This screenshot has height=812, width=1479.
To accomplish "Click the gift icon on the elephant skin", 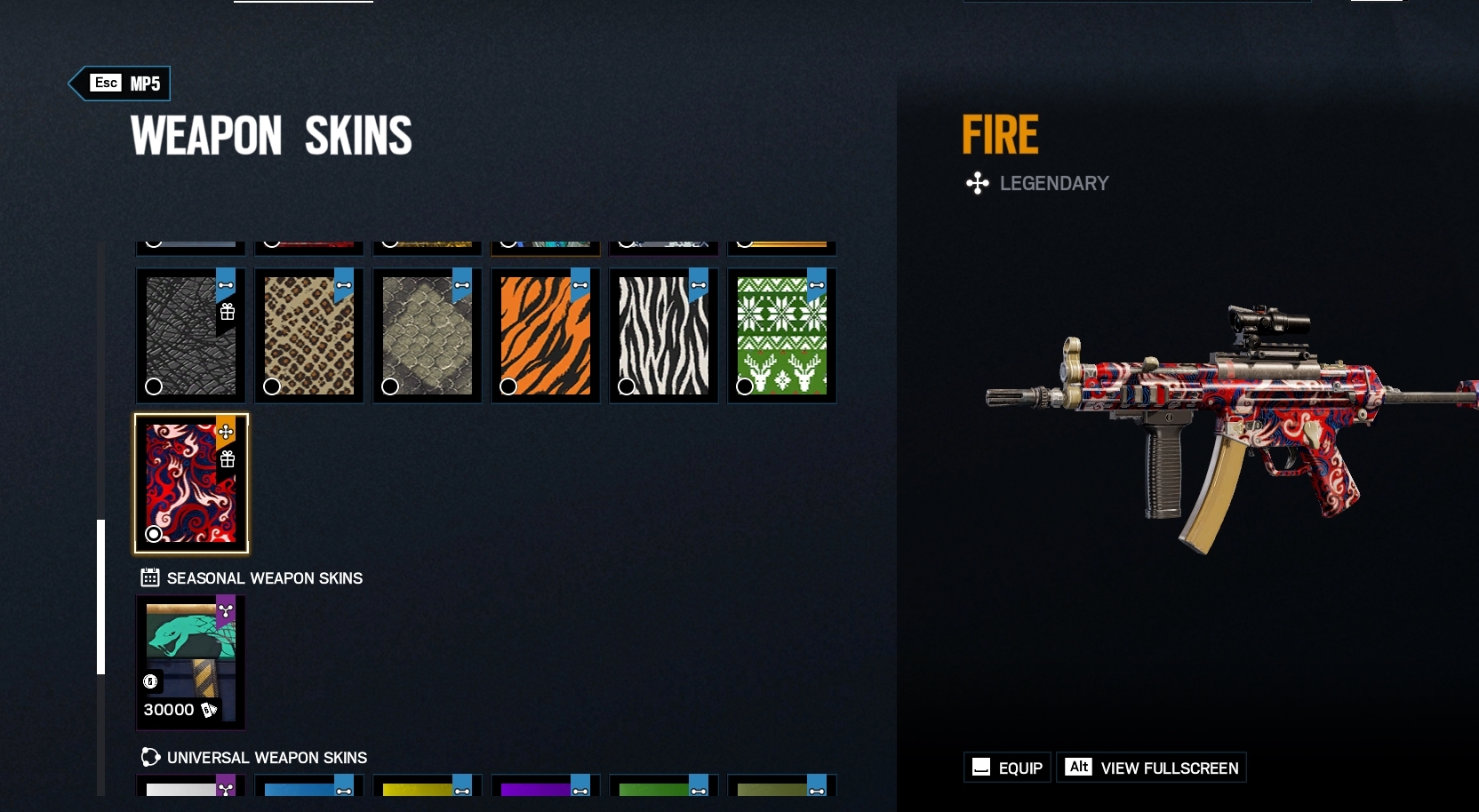I will click(229, 313).
